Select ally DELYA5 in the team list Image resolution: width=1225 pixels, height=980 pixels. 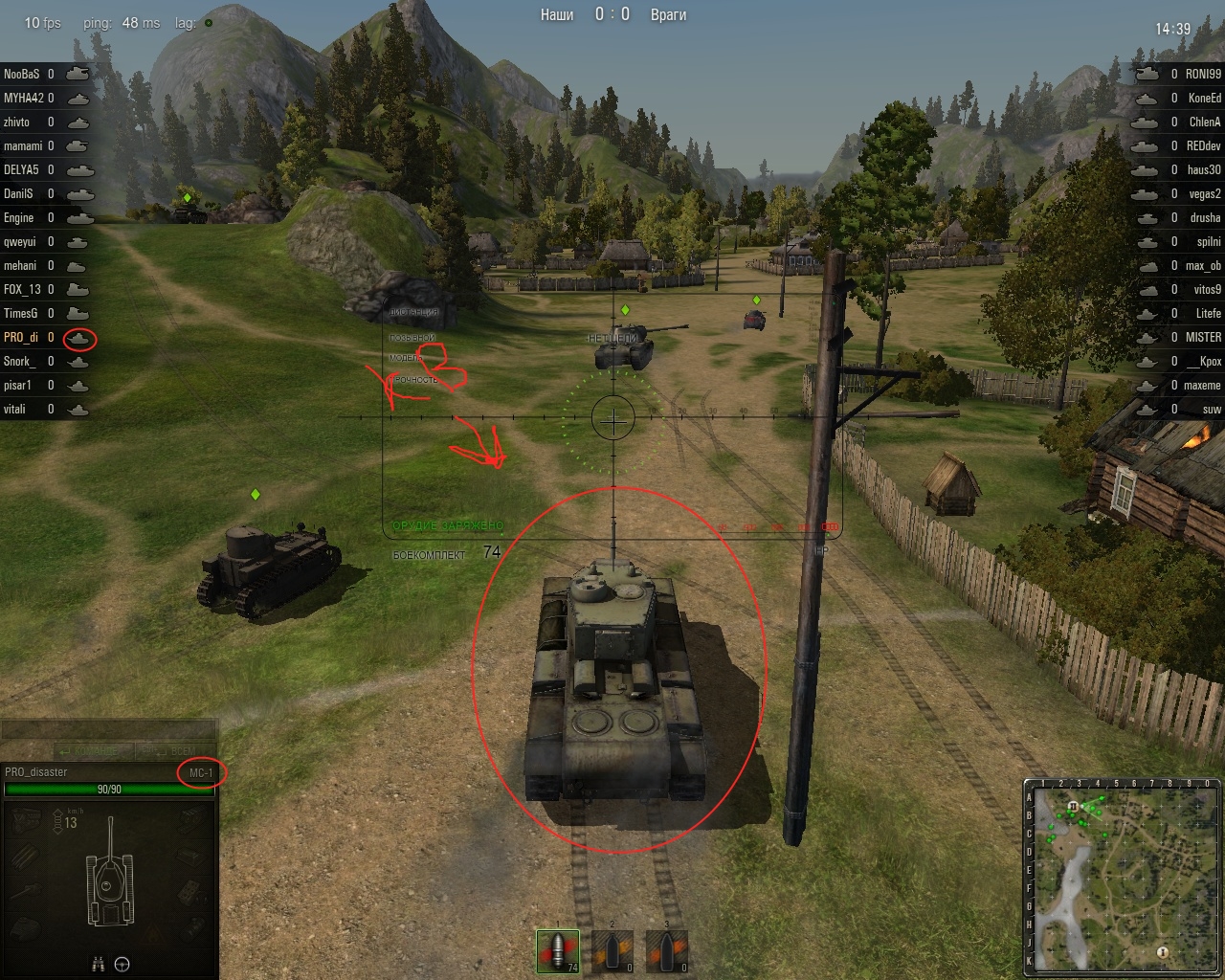coord(21,169)
